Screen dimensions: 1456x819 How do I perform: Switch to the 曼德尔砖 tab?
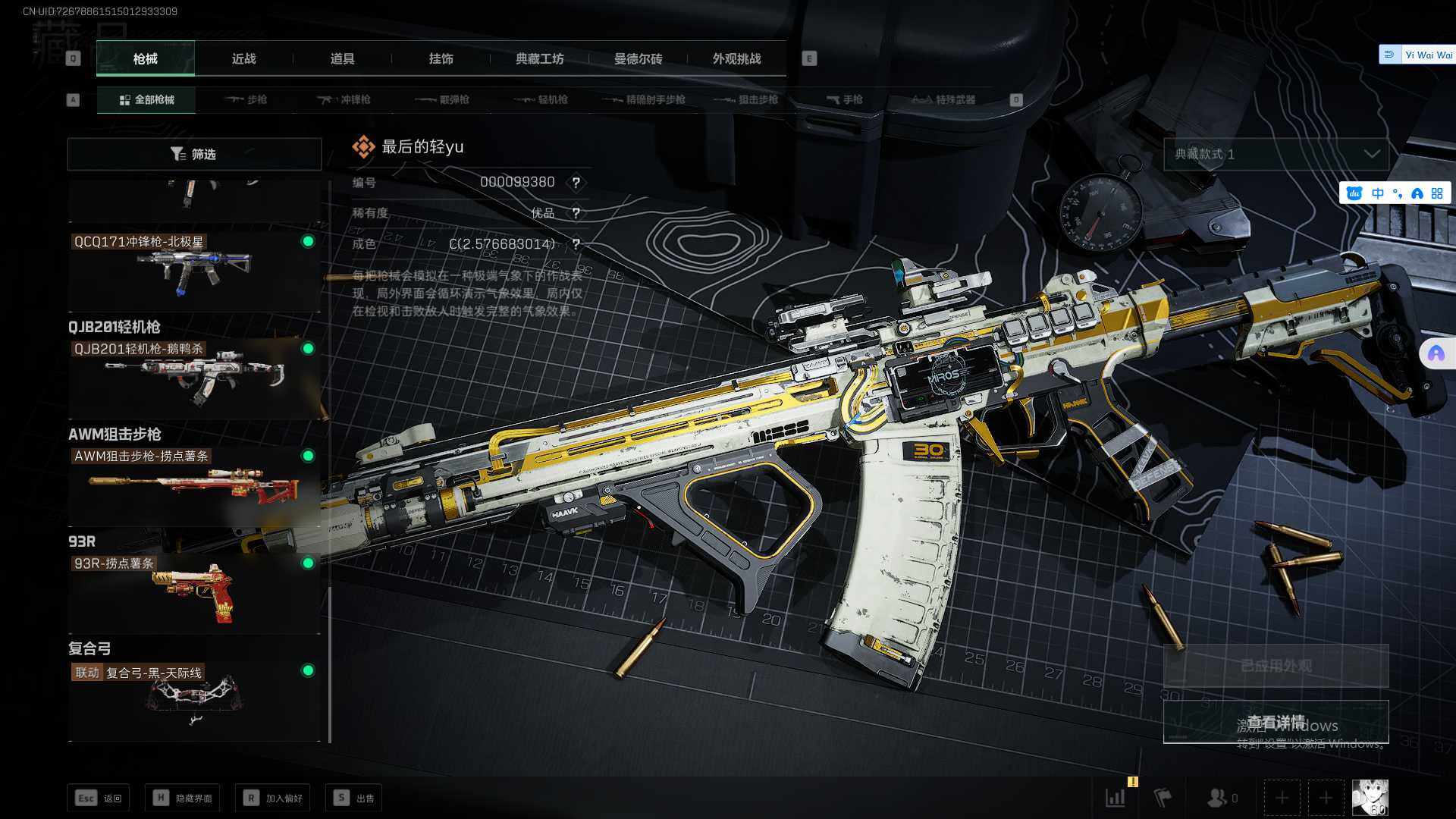(638, 58)
